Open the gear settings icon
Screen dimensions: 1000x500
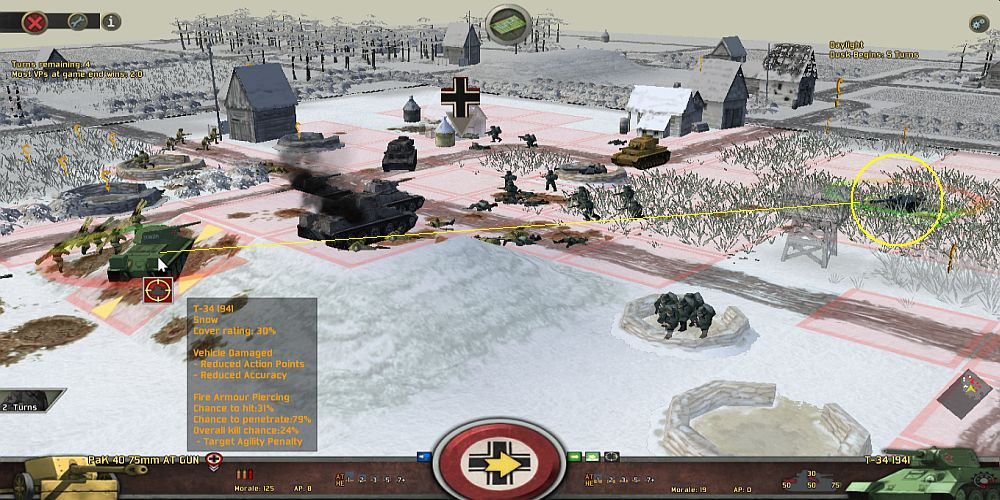[x=978, y=23]
